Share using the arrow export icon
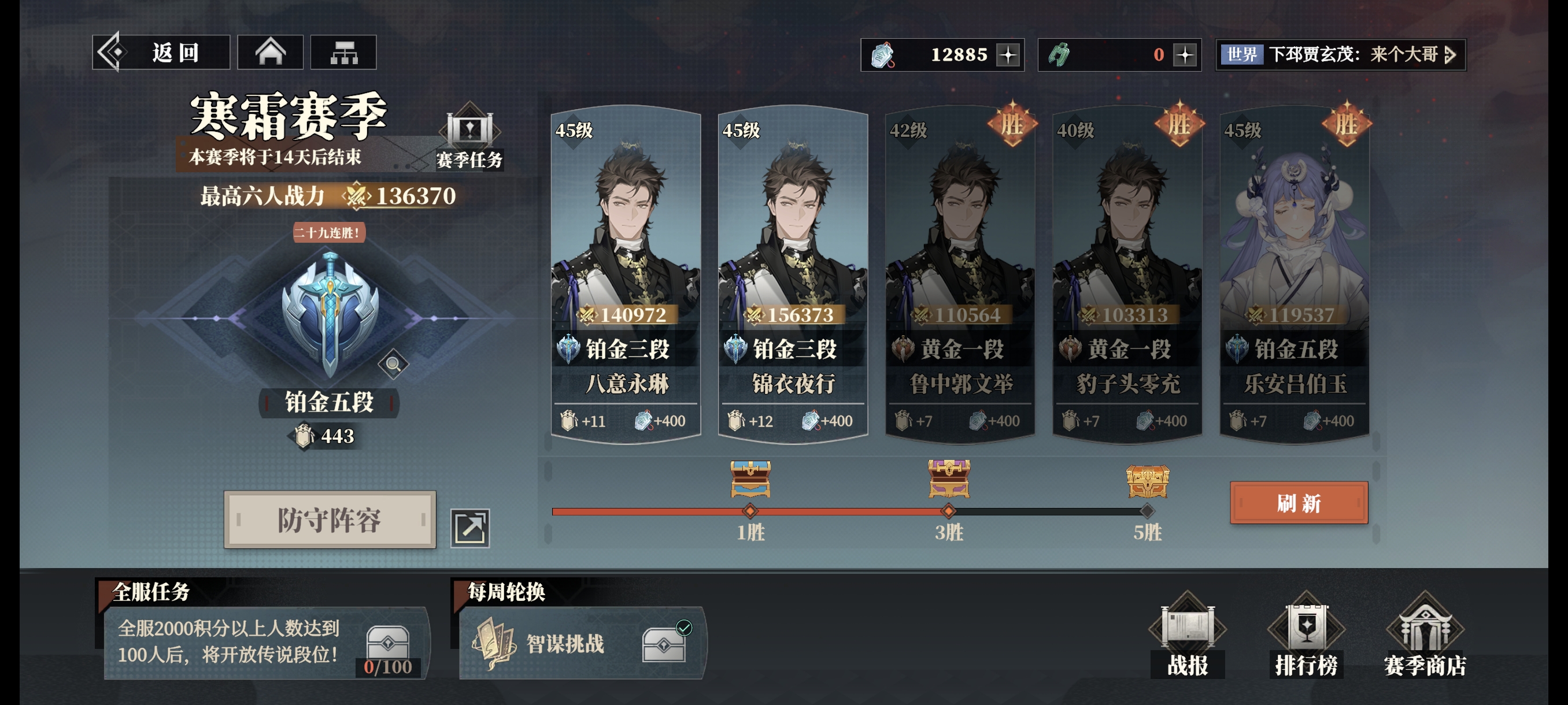This screenshot has width=1568, height=705. tap(470, 528)
